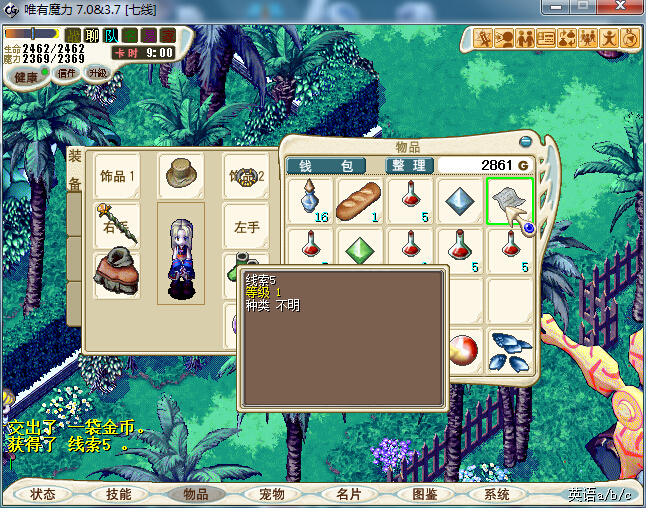Select the blue flask with 16 count
This screenshot has width=646, height=508.
point(311,201)
